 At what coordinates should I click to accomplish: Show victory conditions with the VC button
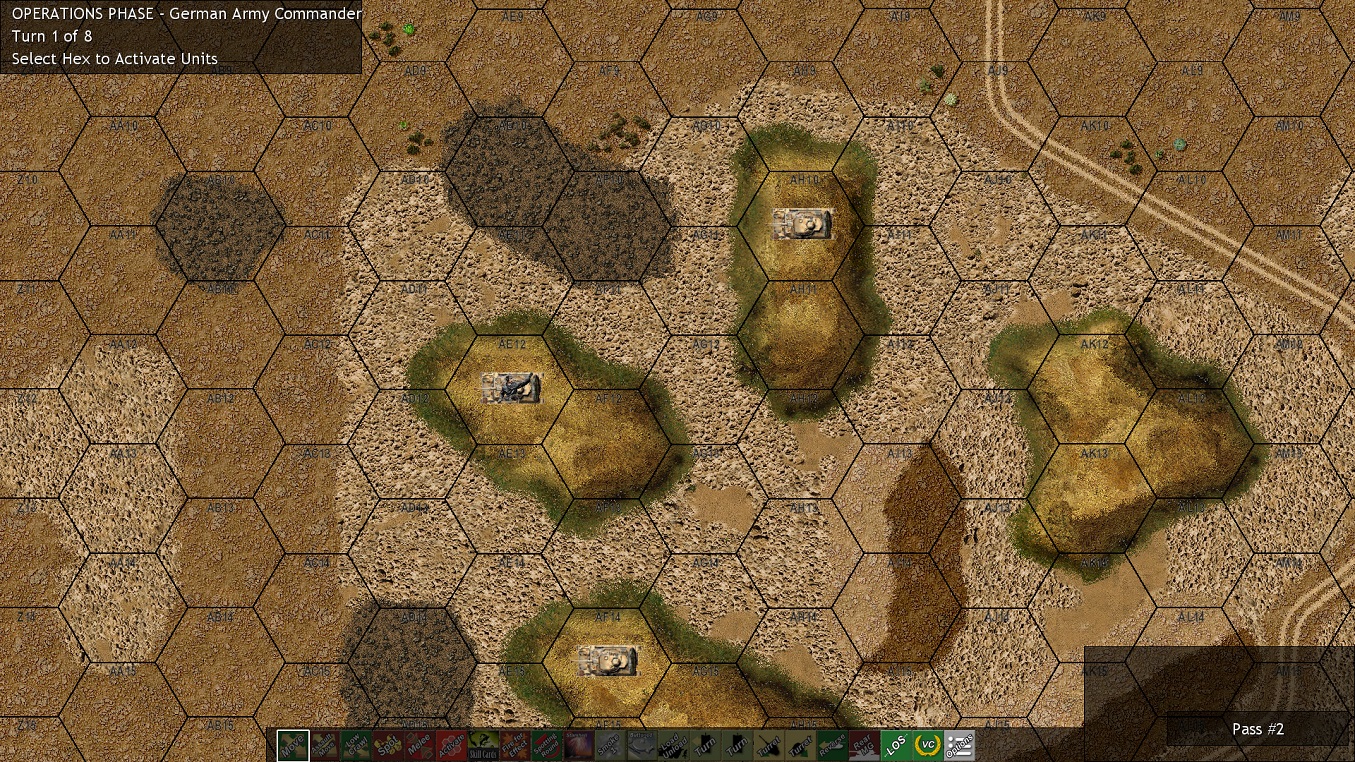(928, 745)
